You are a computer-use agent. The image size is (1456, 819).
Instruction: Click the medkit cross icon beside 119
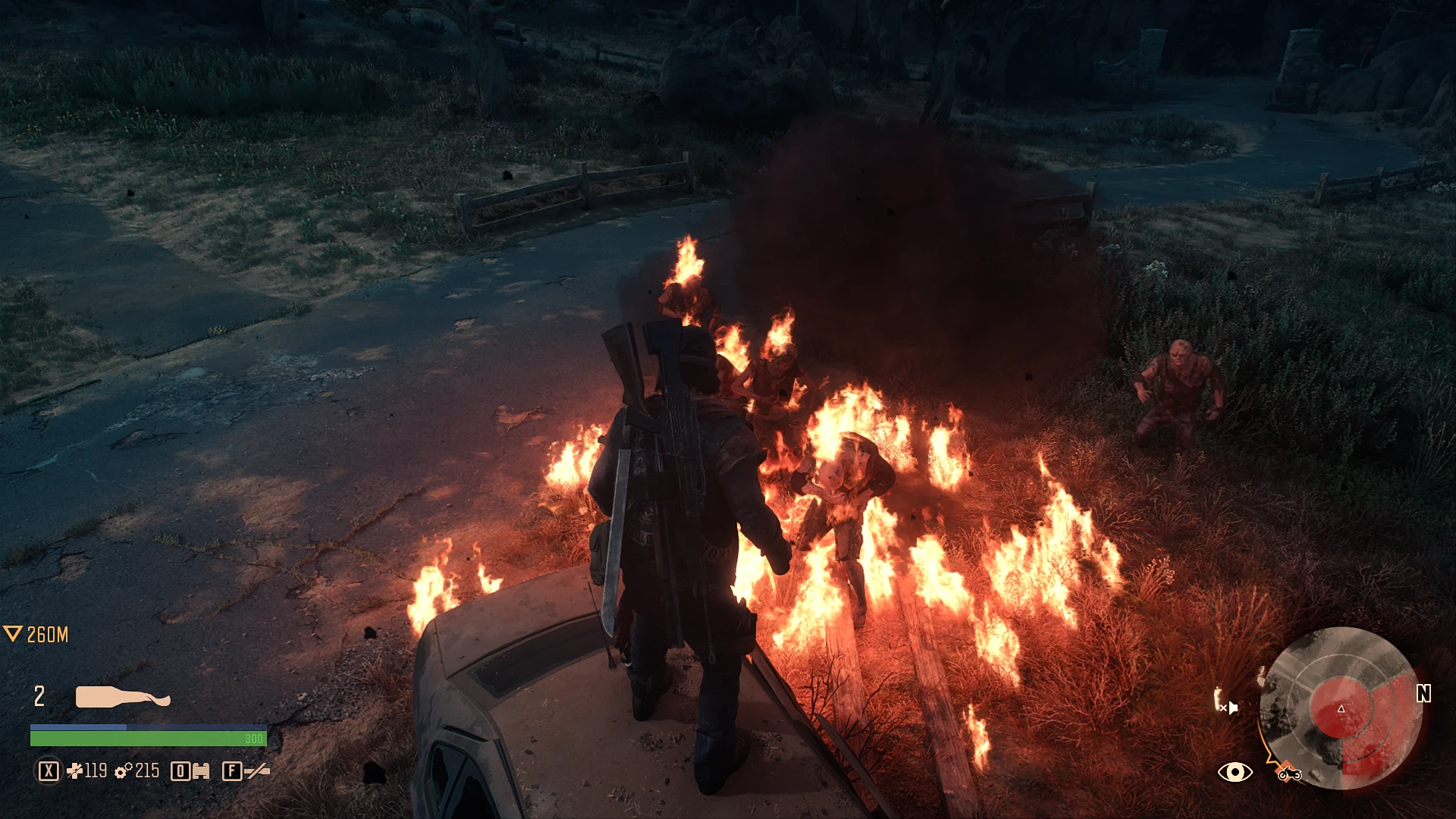[75, 771]
